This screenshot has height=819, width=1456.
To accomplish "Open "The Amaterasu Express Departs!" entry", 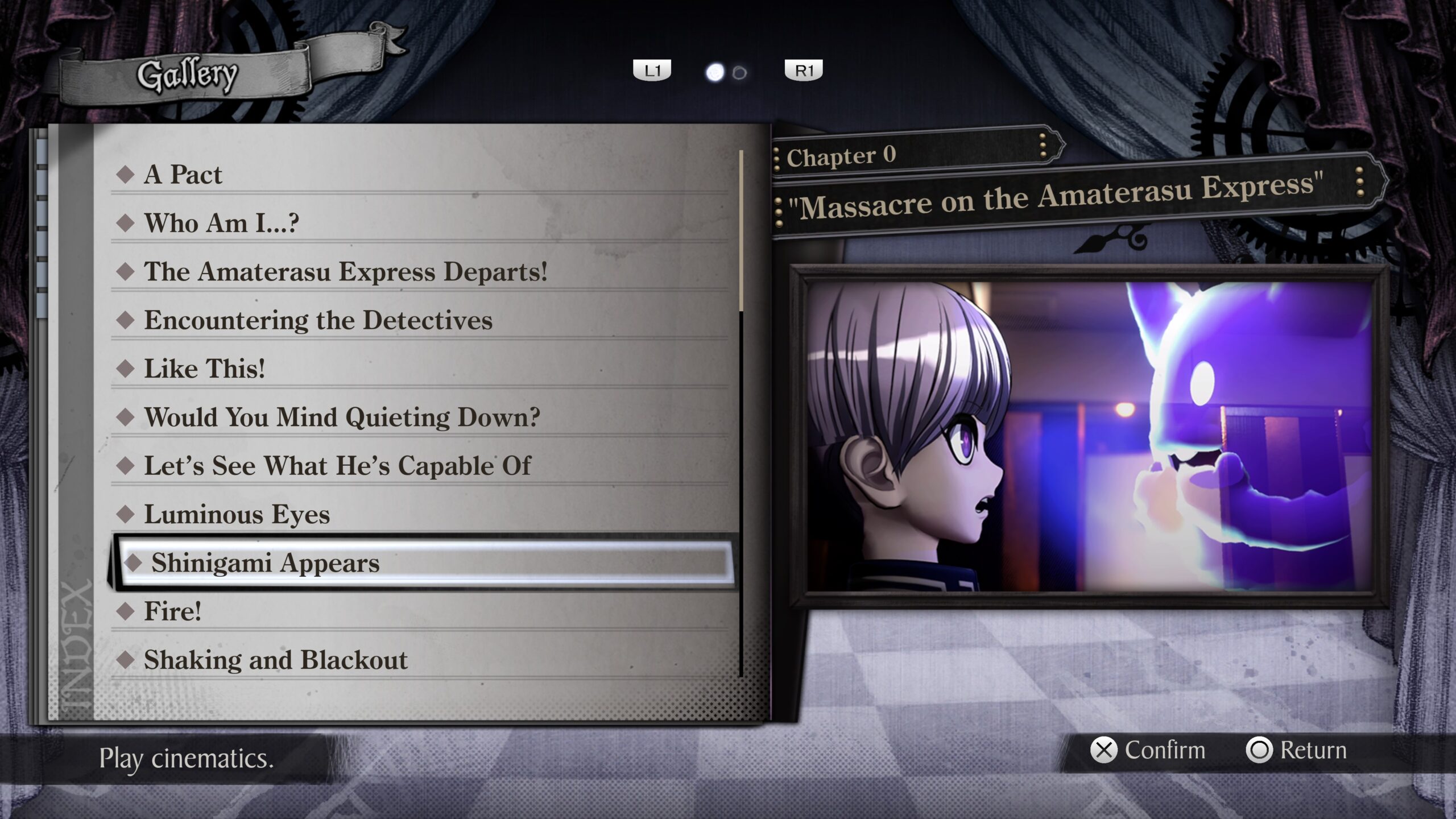I will (x=345, y=271).
